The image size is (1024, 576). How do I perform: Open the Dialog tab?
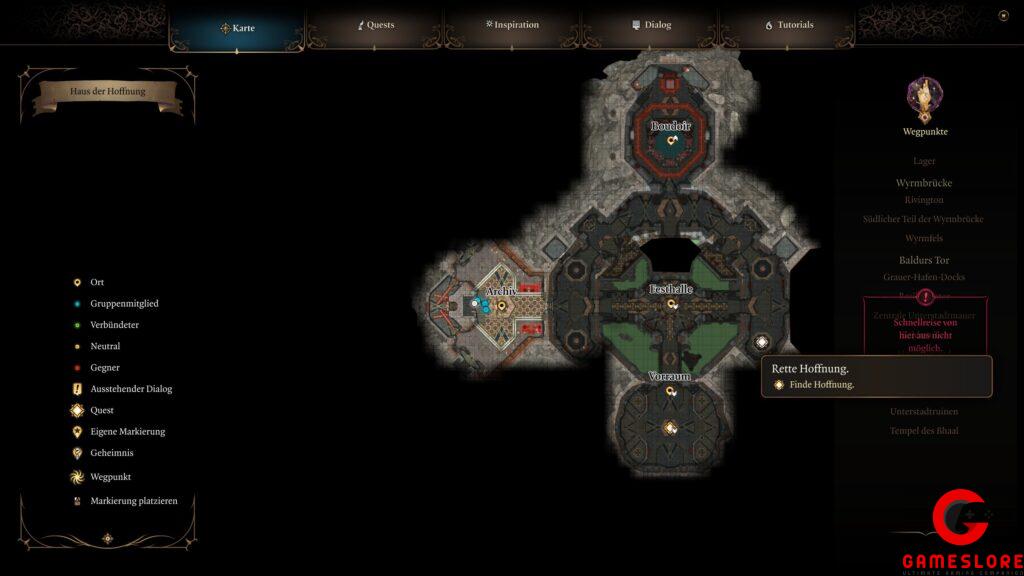[x=651, y=25]
